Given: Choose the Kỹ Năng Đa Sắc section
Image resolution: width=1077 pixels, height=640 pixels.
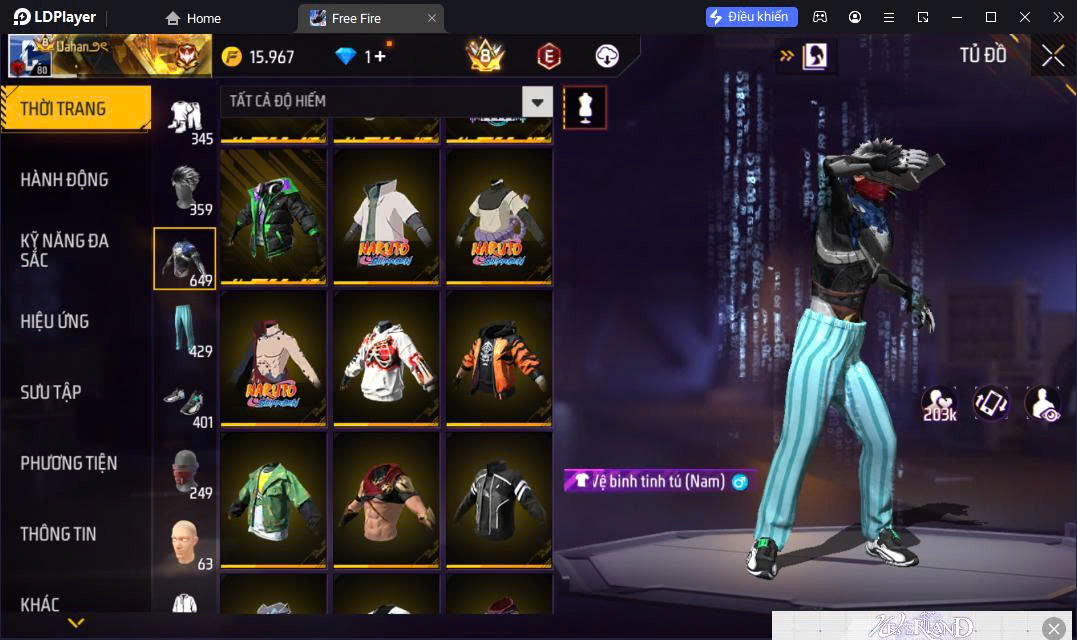Looking at the screenshot, I should click(x=64, y=250).
